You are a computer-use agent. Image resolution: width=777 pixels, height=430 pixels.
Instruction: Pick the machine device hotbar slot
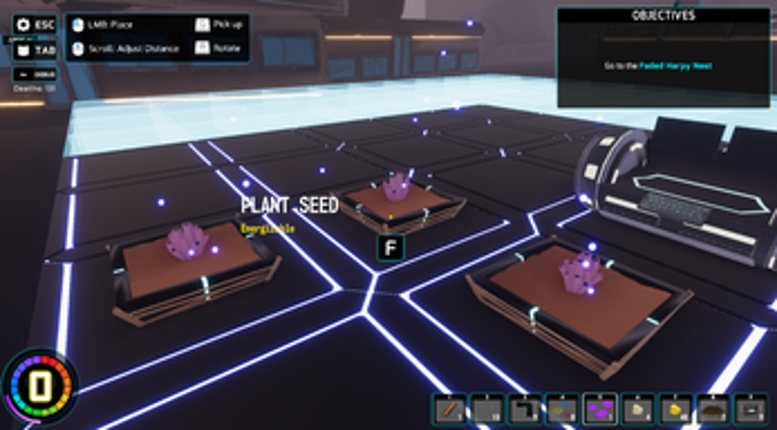click(750, 408)
